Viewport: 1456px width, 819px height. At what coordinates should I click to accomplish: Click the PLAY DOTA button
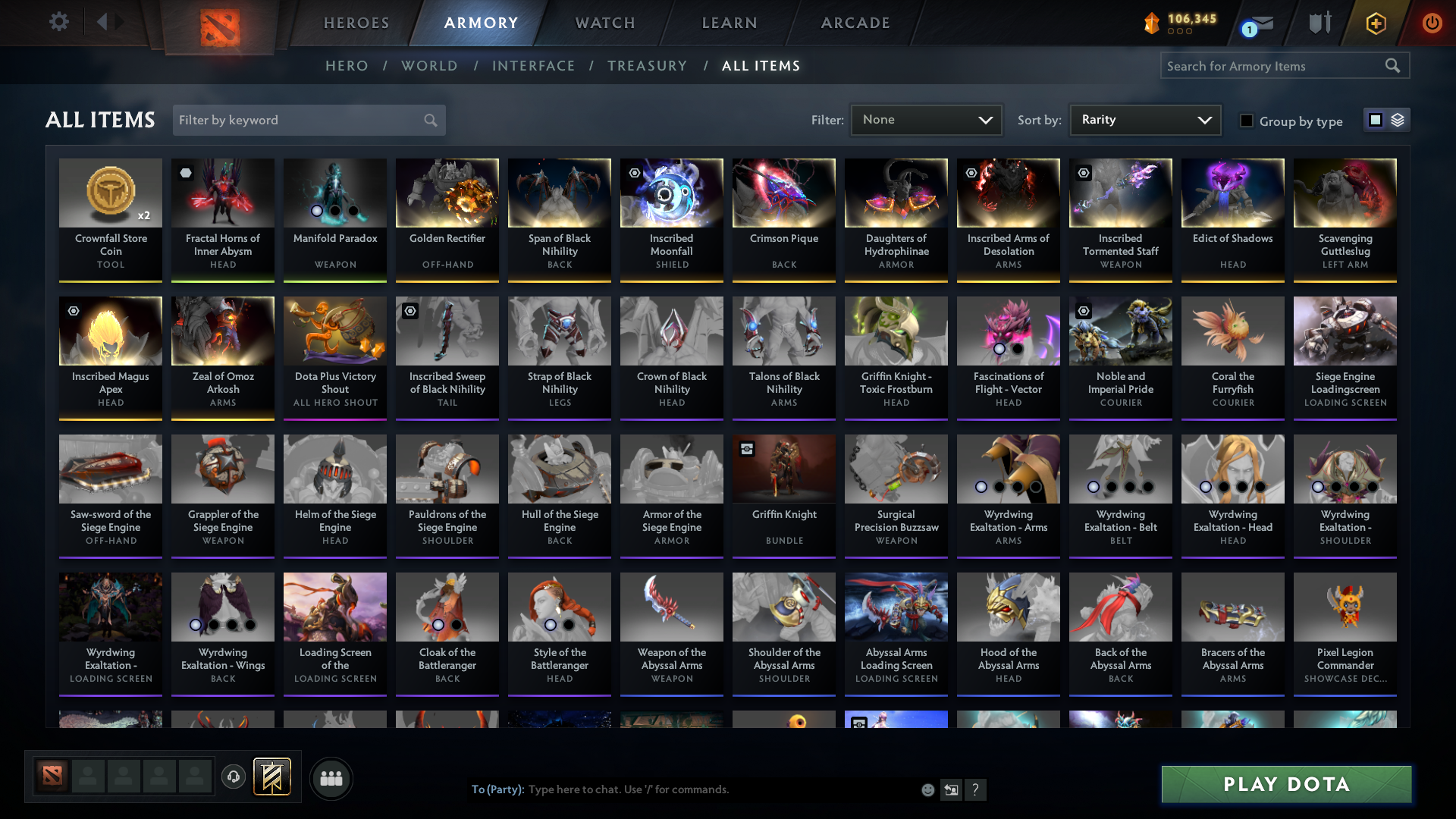pos(1285,784)
